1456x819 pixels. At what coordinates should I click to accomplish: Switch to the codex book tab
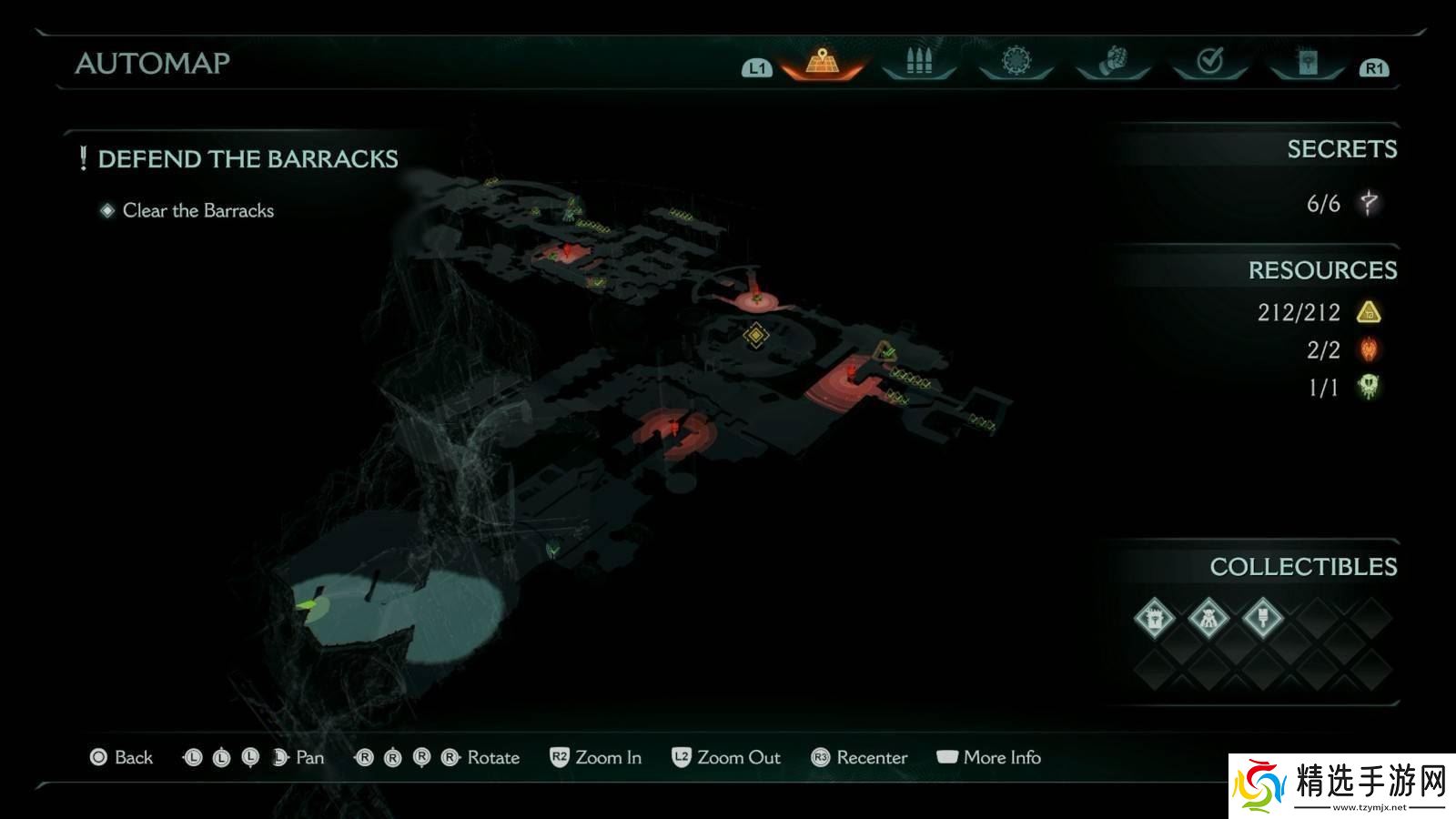[x=1308, y=62]
